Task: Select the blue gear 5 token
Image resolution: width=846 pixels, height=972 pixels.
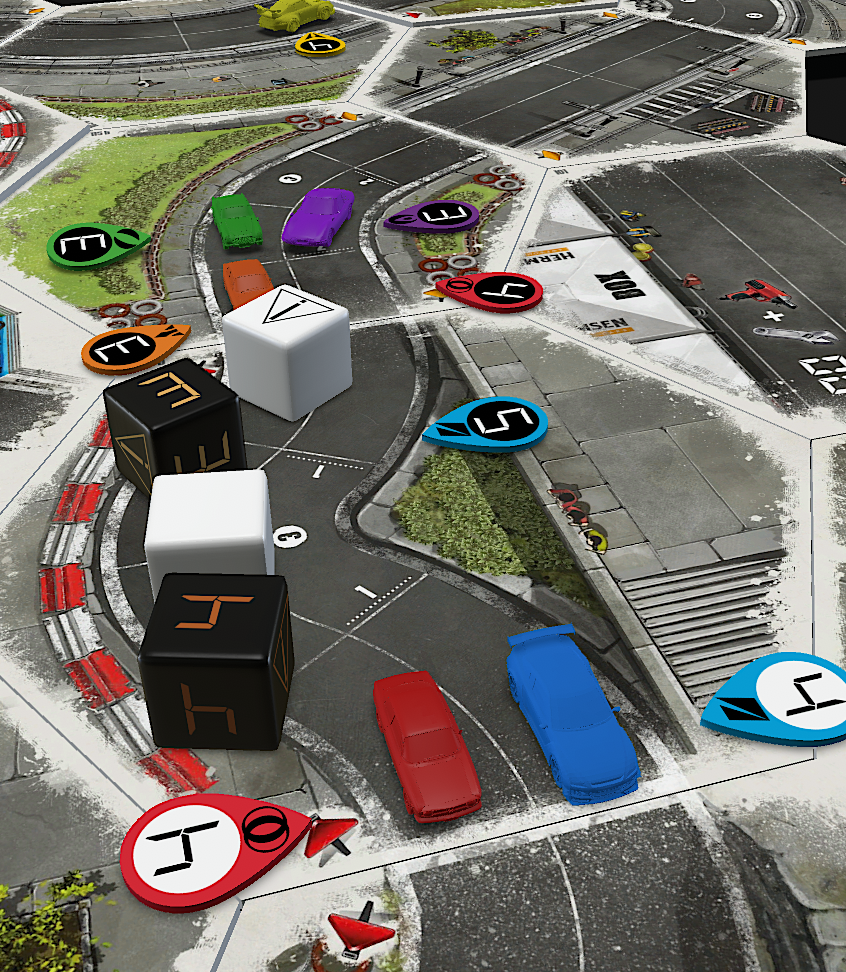Action: [487, 425]
